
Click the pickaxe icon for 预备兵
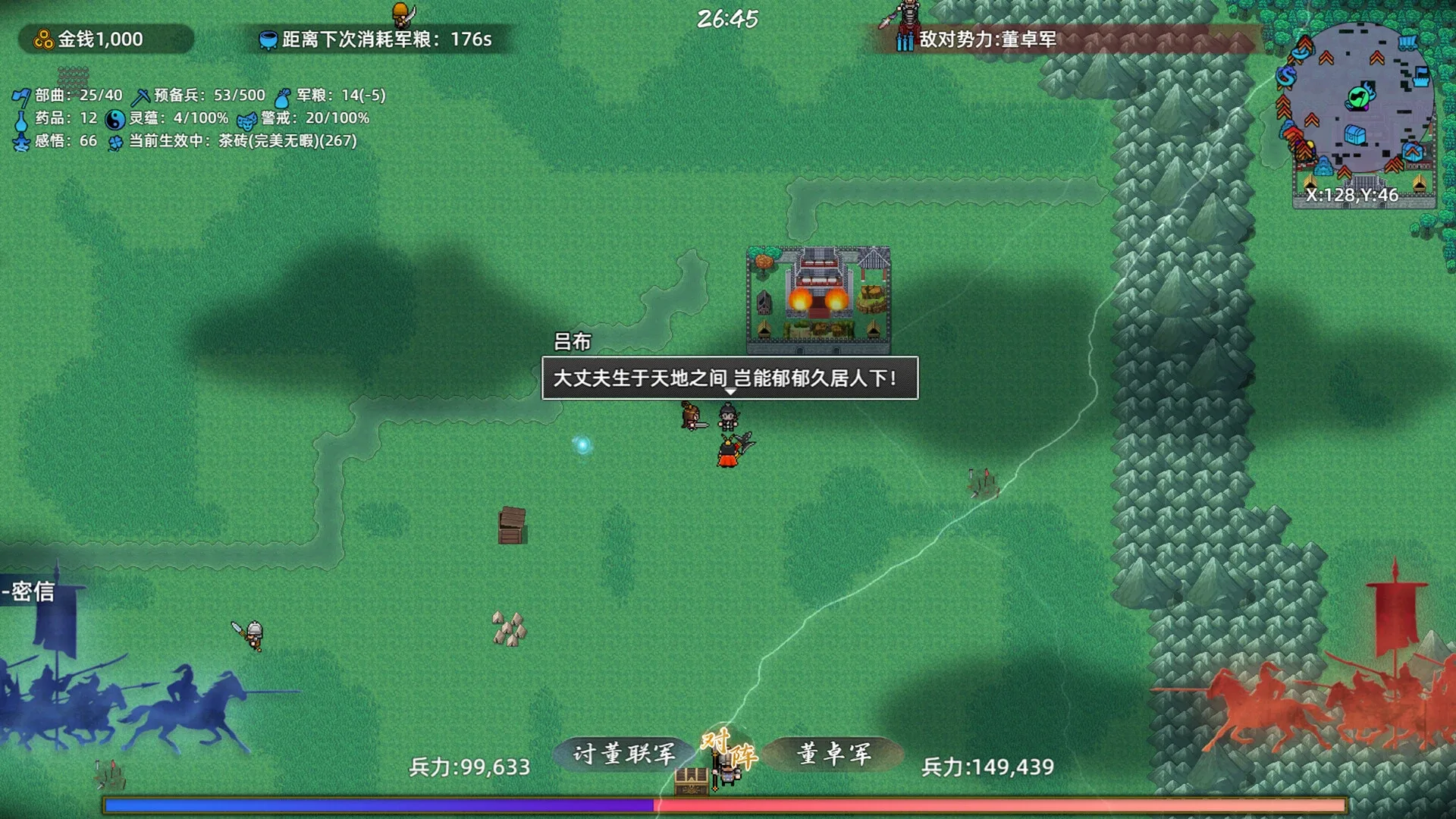pos(140,96)
